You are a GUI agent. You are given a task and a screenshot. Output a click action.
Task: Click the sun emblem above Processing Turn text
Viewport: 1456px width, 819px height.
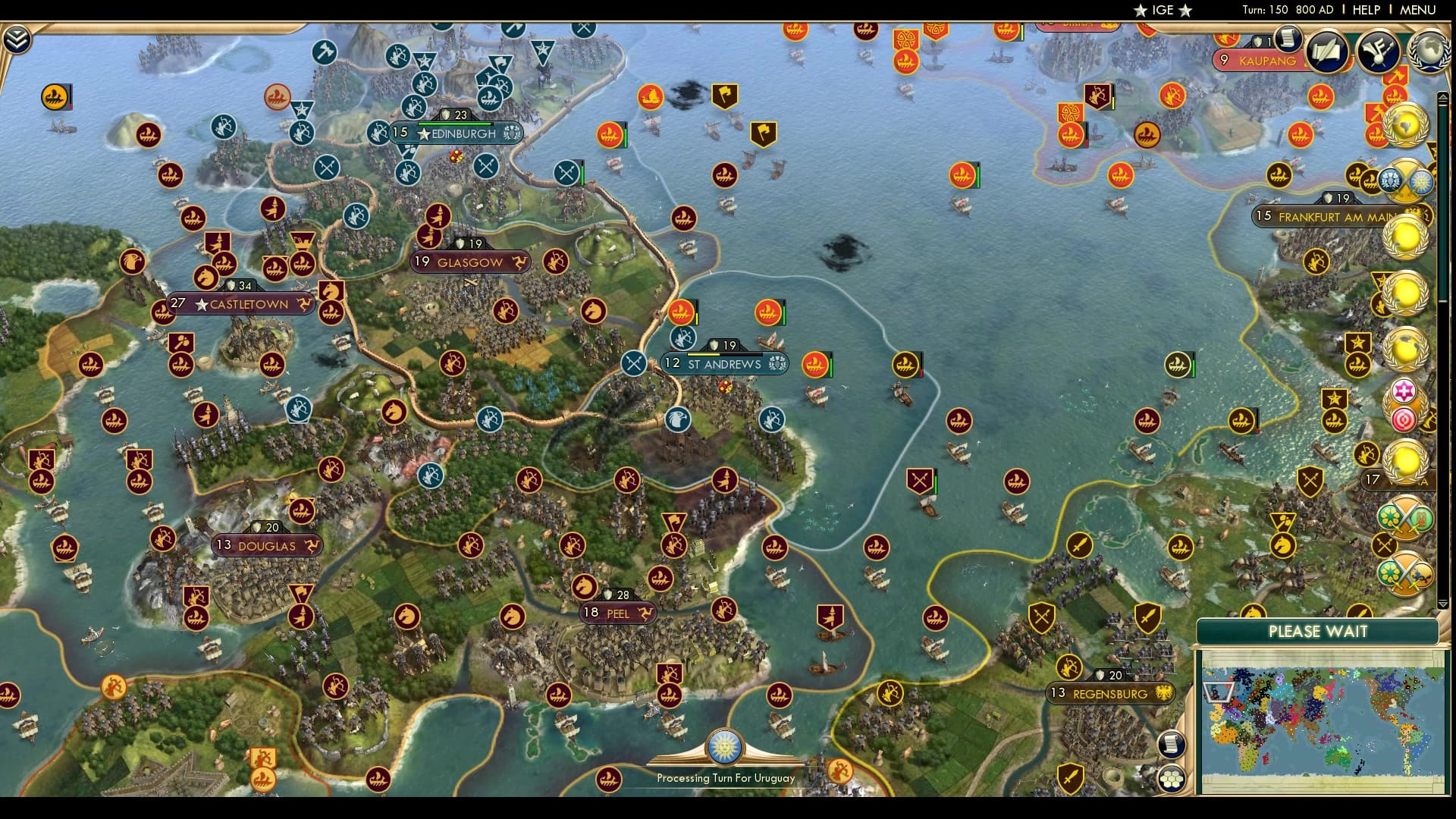[x=726, y=747]
